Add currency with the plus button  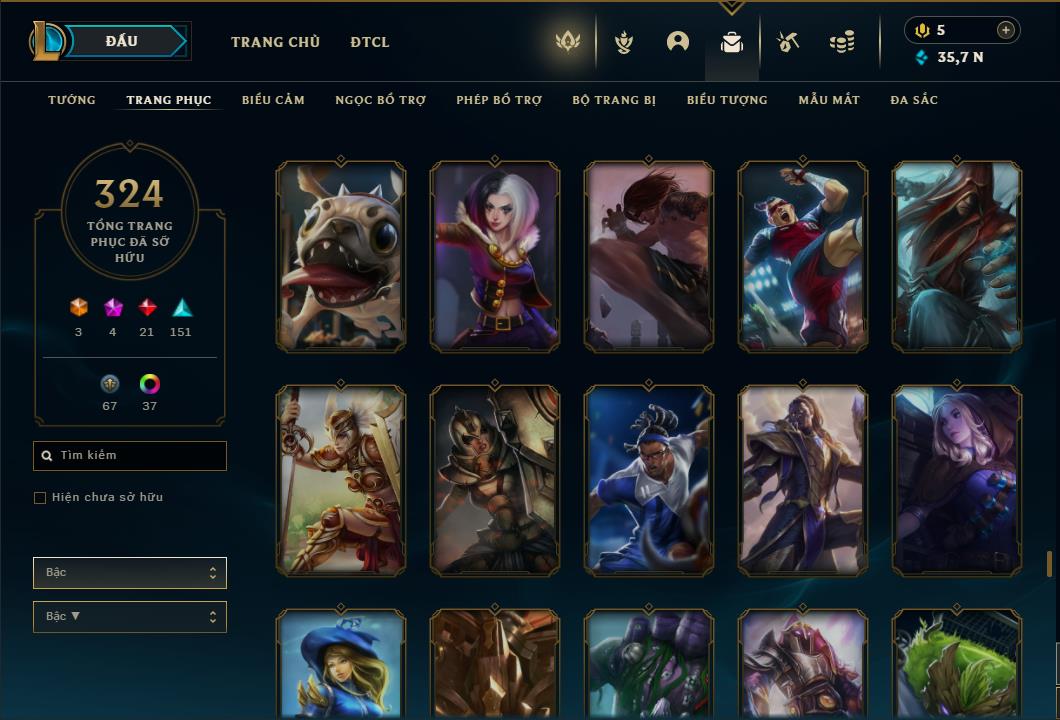tap(1006, 30)
